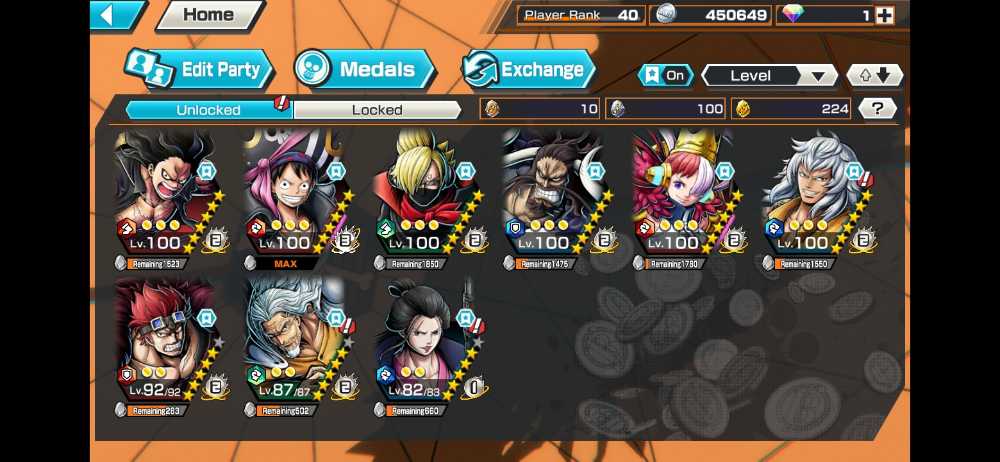1000x462 pixels.
Task: Reverse the sort order arrows
Action: [x=874, y=76]
